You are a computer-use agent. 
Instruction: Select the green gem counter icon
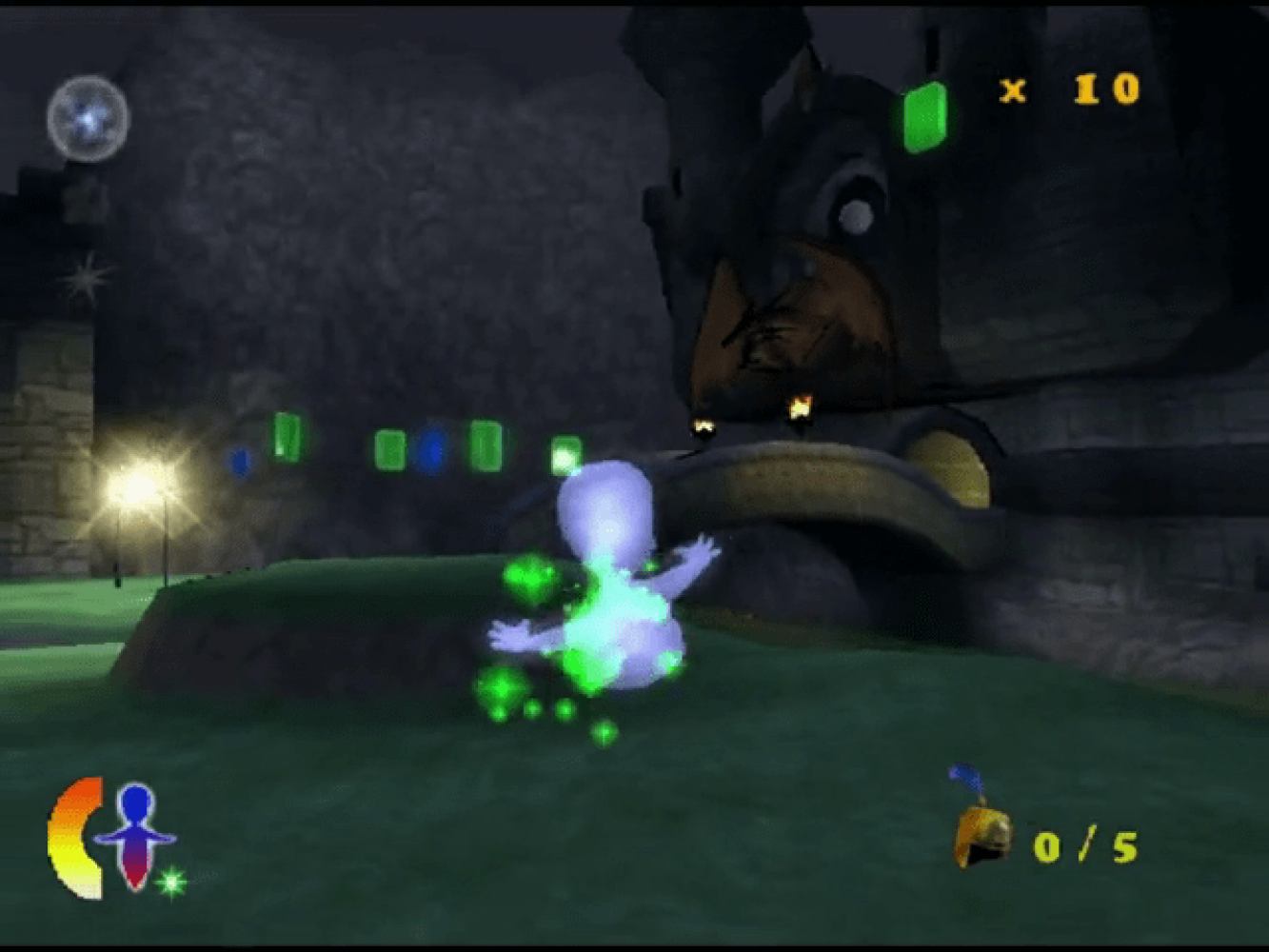(924, 117)
